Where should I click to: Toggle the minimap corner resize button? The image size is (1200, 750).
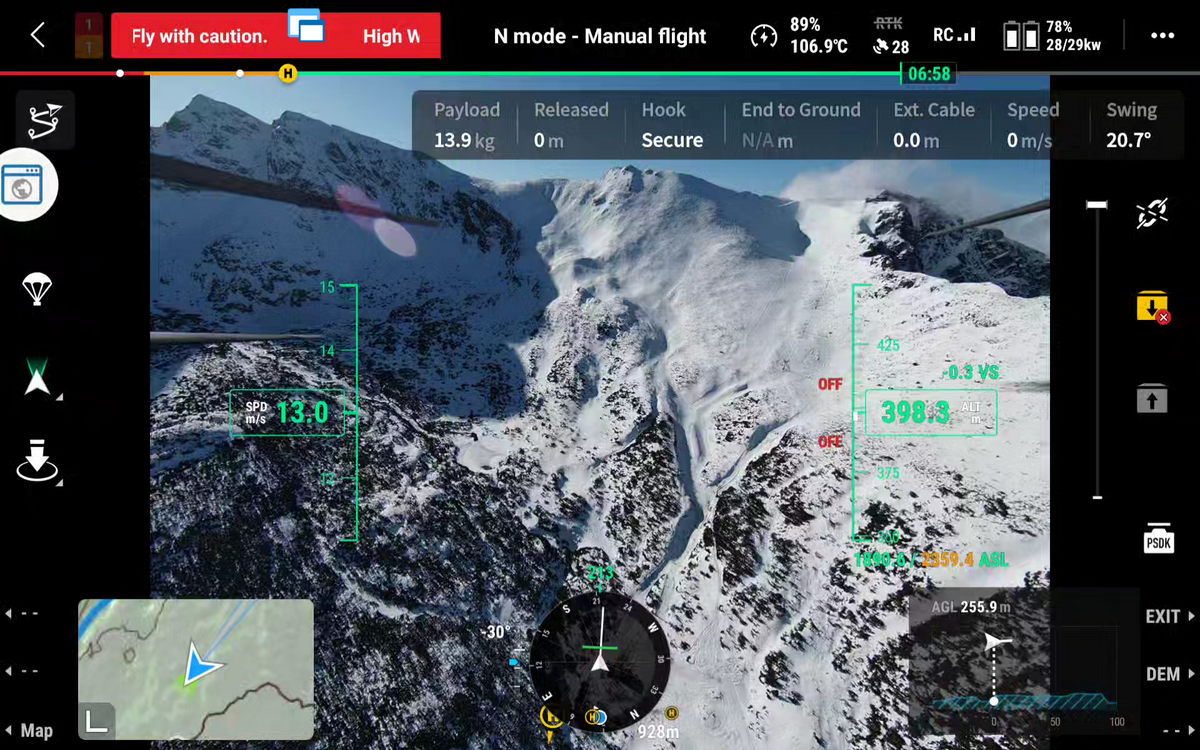(x=97, y=720)
